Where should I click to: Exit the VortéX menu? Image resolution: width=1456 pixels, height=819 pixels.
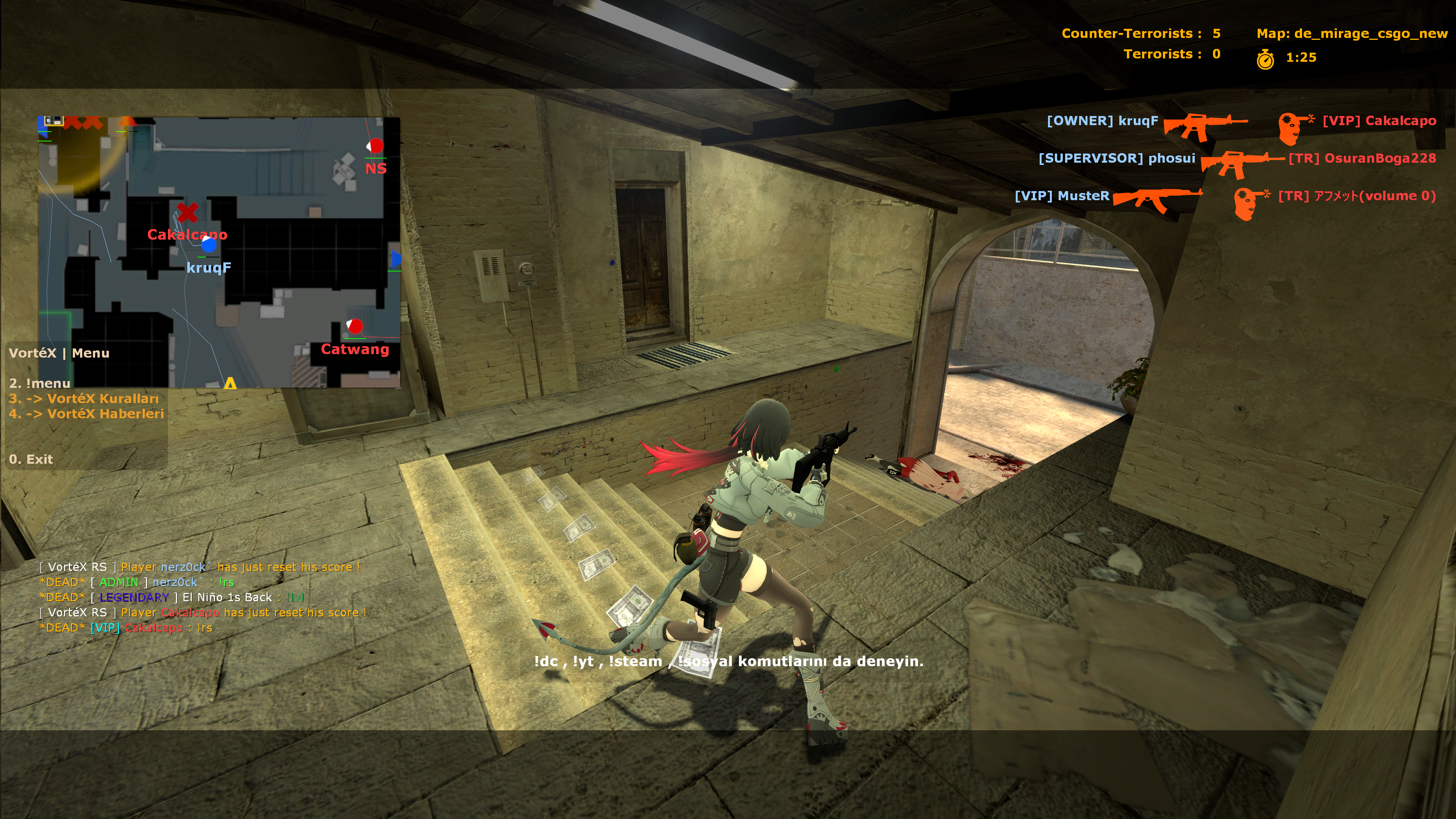tap(31, 459)
